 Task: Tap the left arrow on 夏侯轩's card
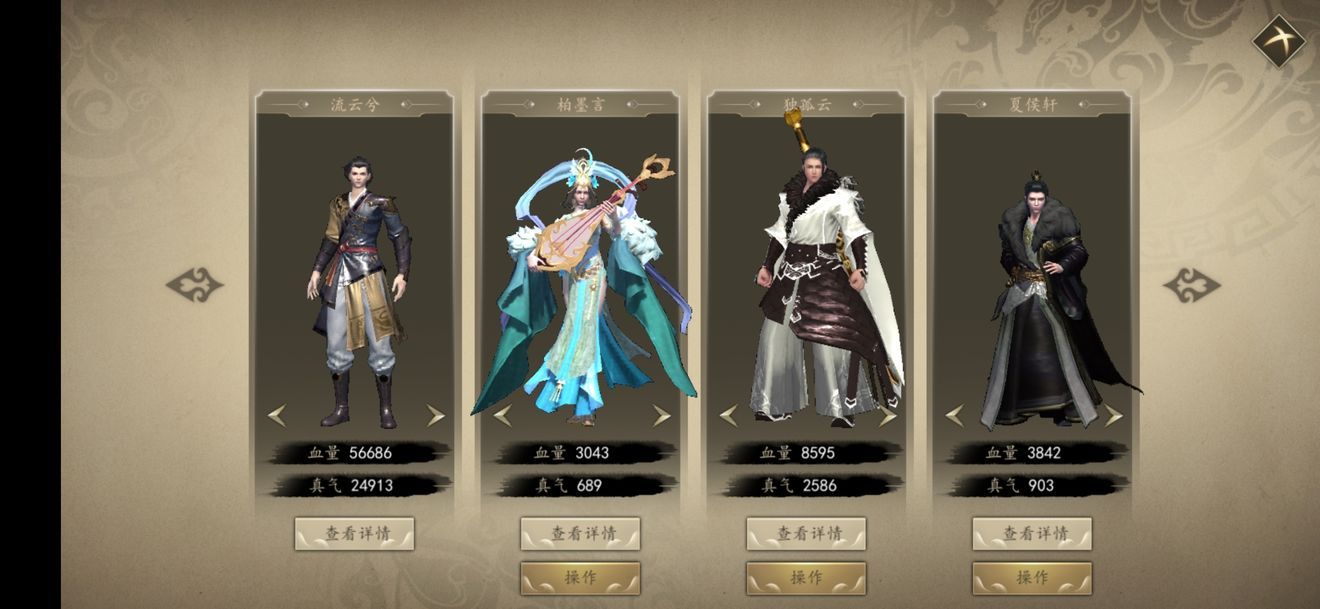(955, 415)
